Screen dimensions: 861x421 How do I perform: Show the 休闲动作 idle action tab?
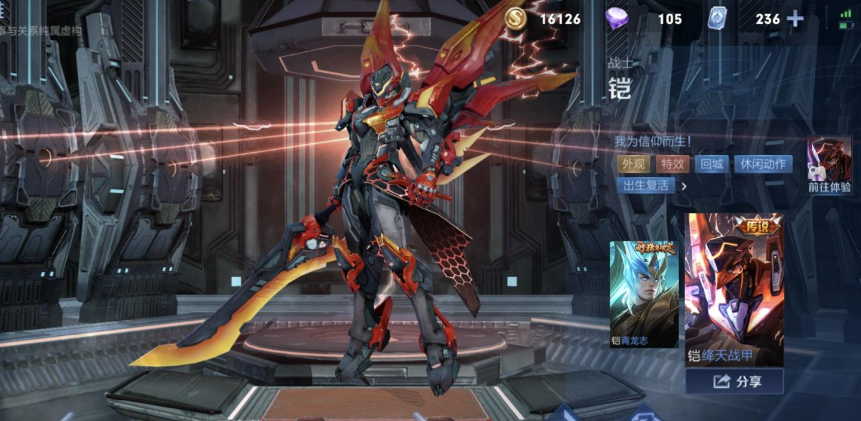coord(762,164)
